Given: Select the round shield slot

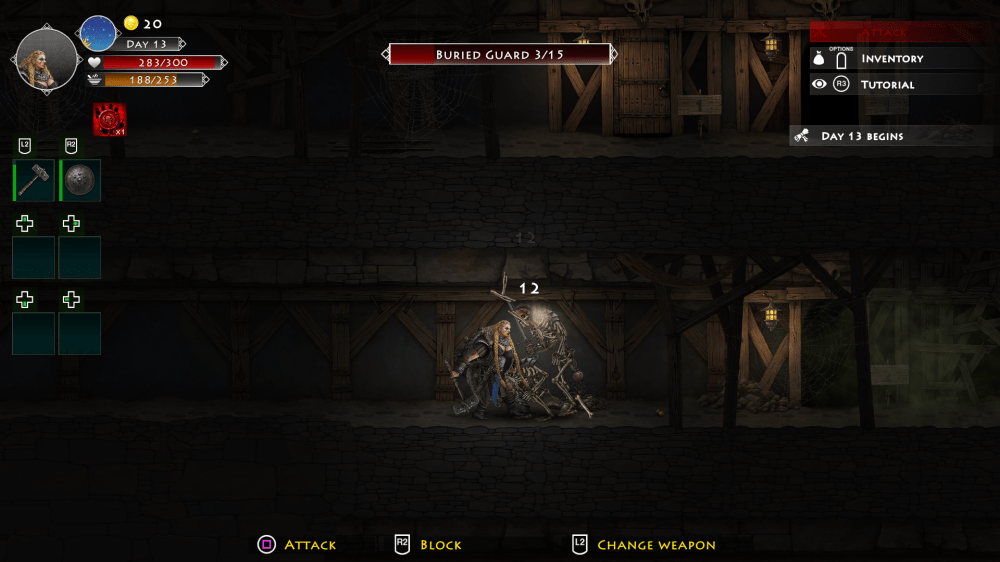Looking at the screenshot, I should tap(80, 181).
